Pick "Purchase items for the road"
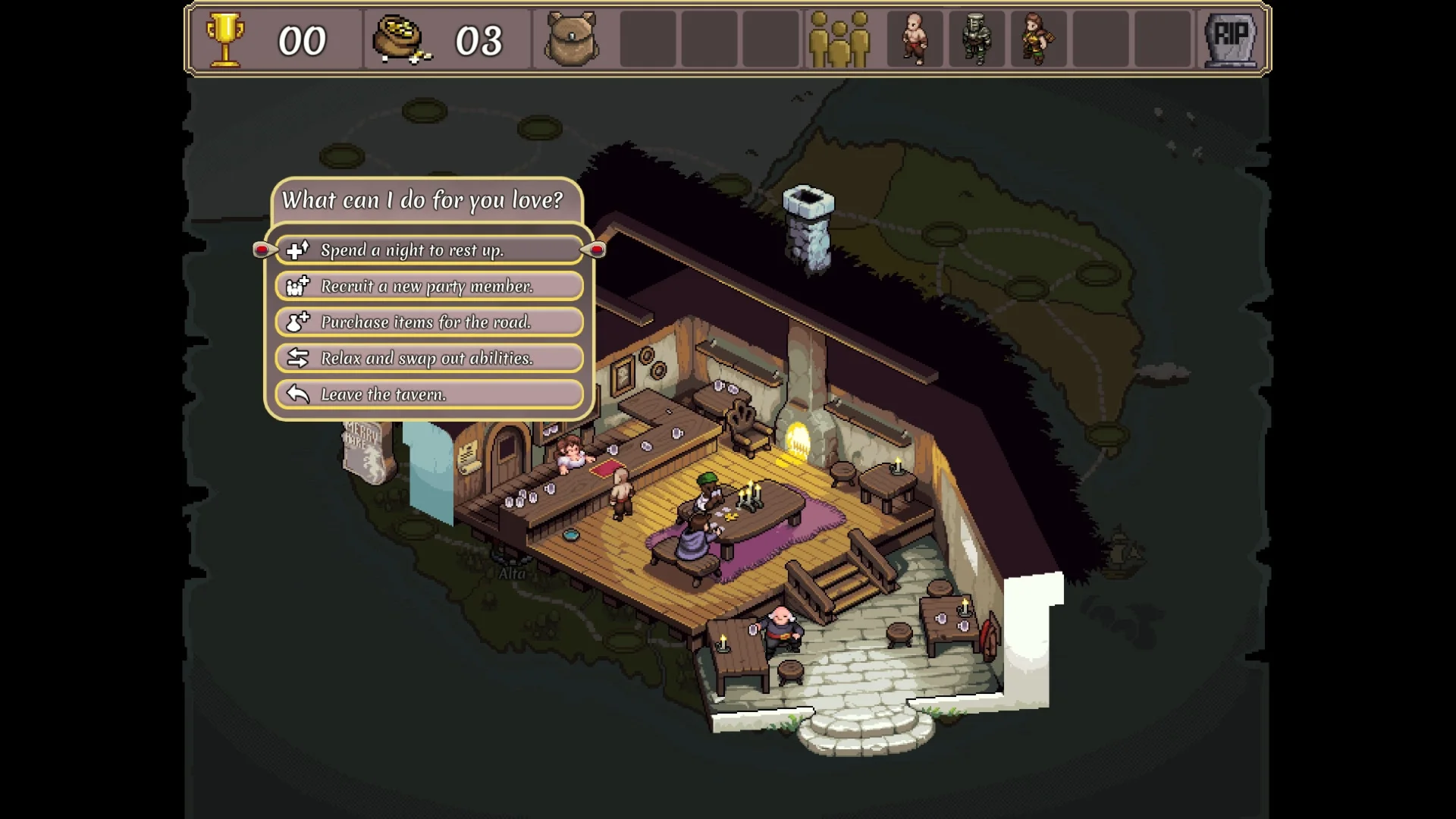This screenshot has height=819, width=1456. [x=429, y=322]
